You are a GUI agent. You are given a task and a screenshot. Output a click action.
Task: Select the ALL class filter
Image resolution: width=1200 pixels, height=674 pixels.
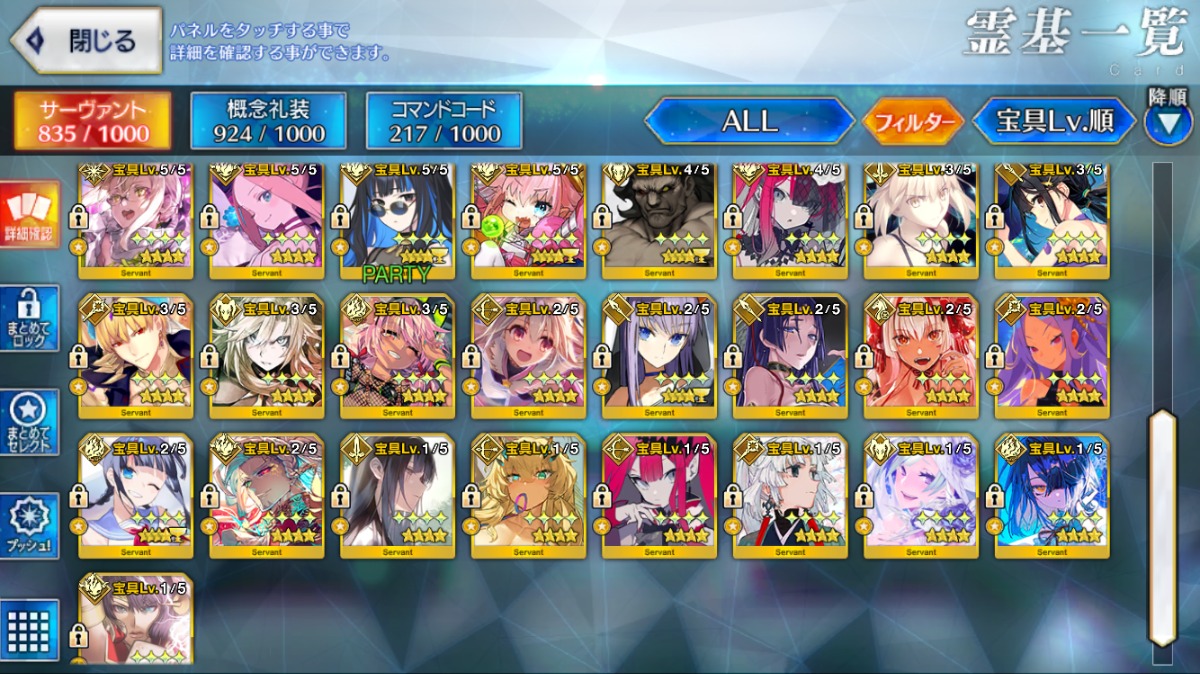[x=749, y=122]
